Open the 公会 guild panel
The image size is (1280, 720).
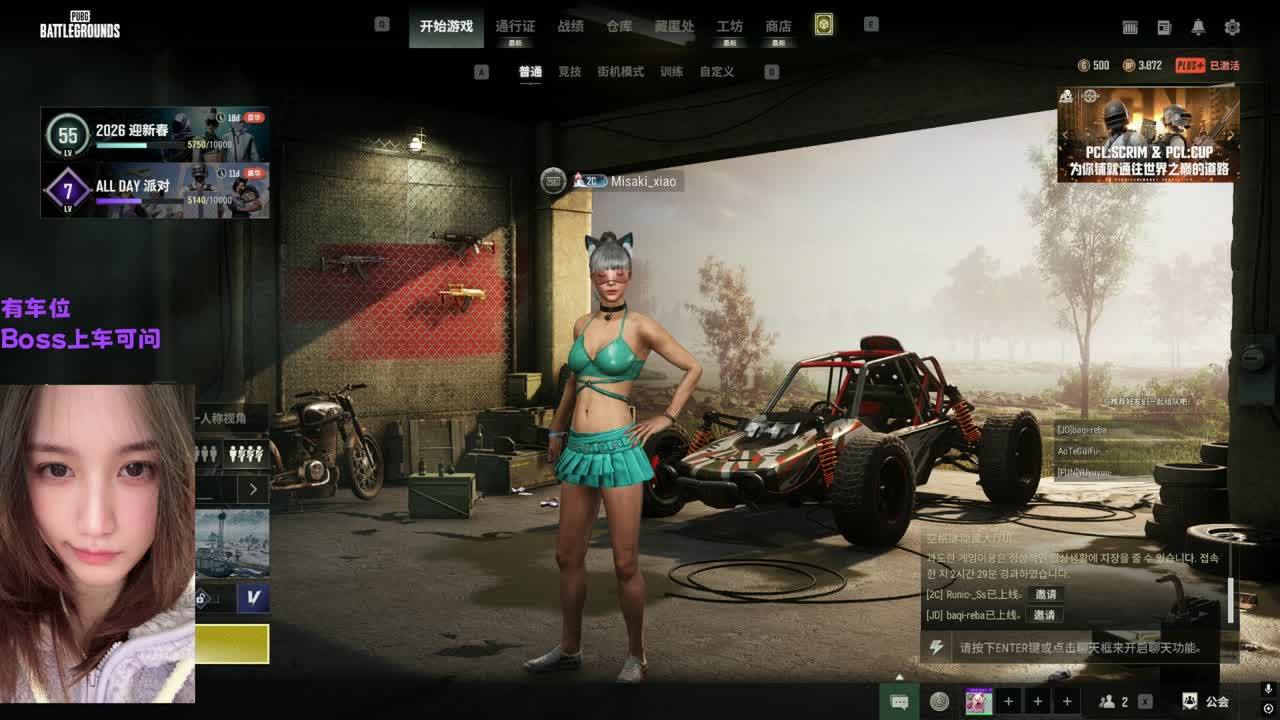click(1205, 702)
